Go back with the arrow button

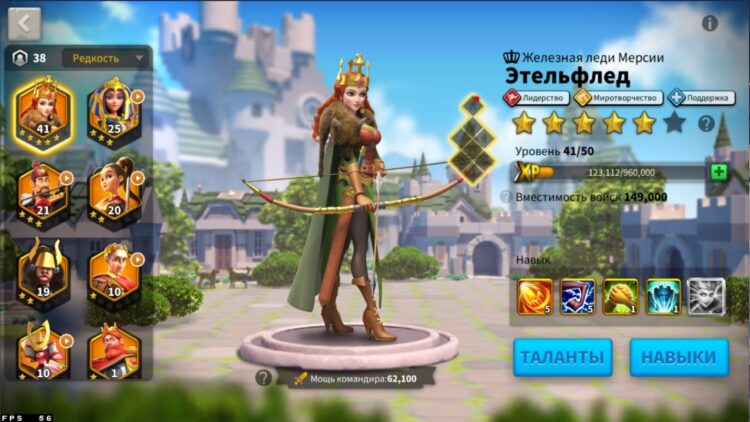coord(24,22)
